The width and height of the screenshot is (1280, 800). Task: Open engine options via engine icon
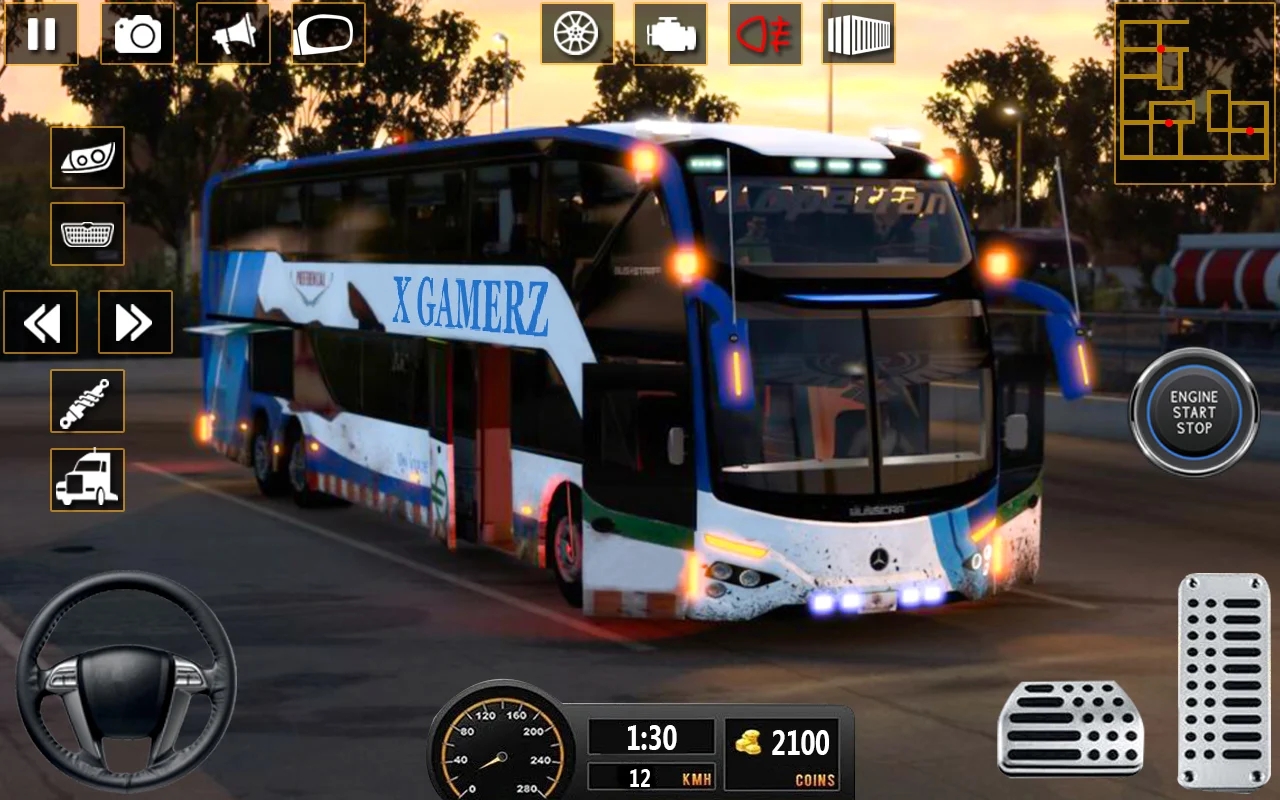[668, 34]
